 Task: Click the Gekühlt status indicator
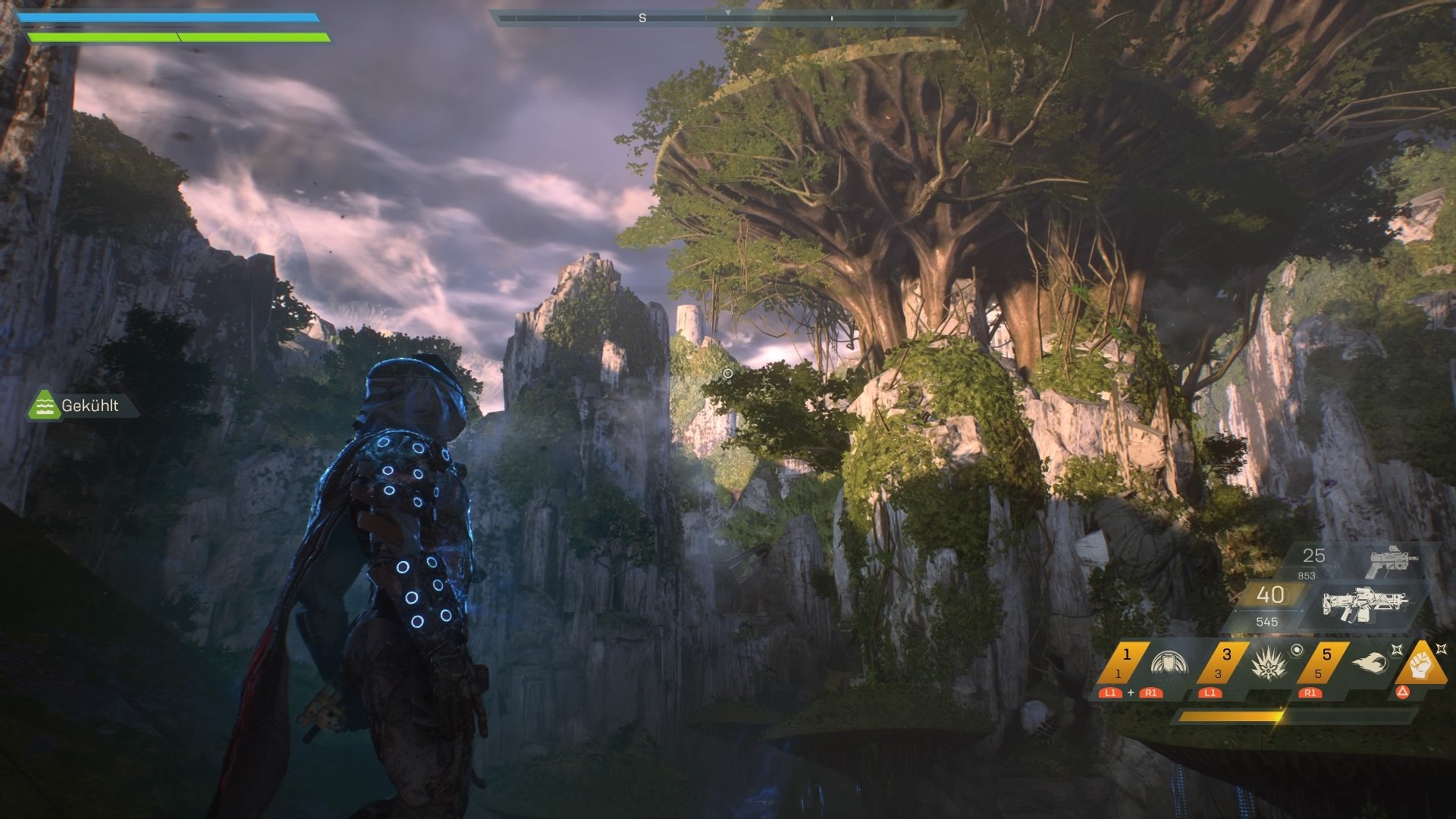82,406
